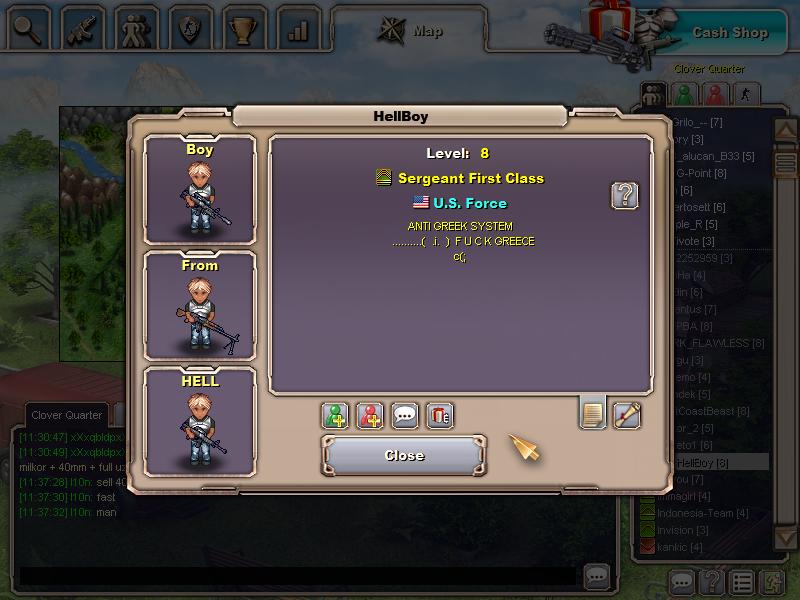Click the red gift box icon in profile
800x600 pixels.
coord(440,415)
